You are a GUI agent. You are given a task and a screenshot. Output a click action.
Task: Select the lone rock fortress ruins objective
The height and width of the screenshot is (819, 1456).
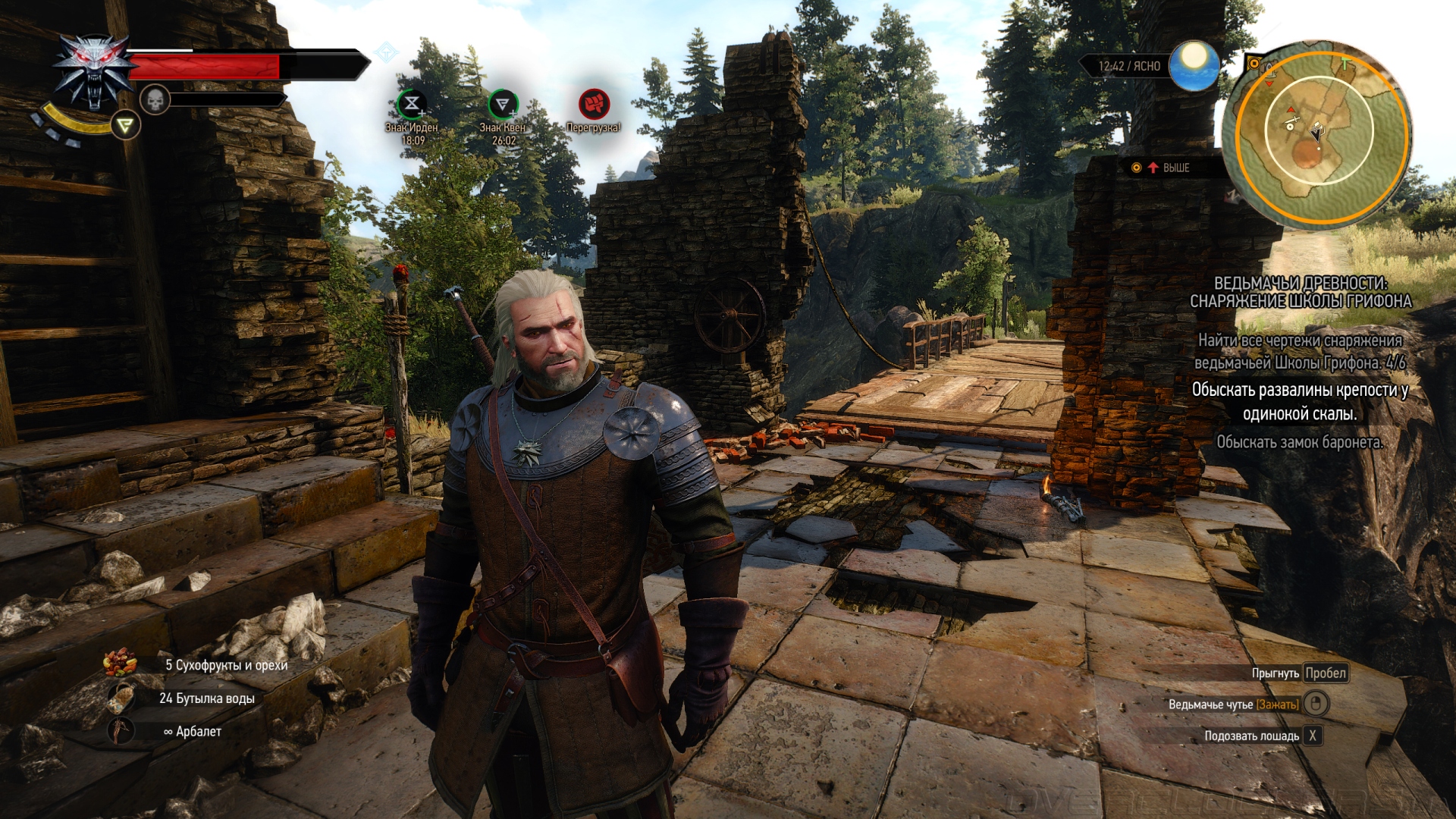point(1300,401)
